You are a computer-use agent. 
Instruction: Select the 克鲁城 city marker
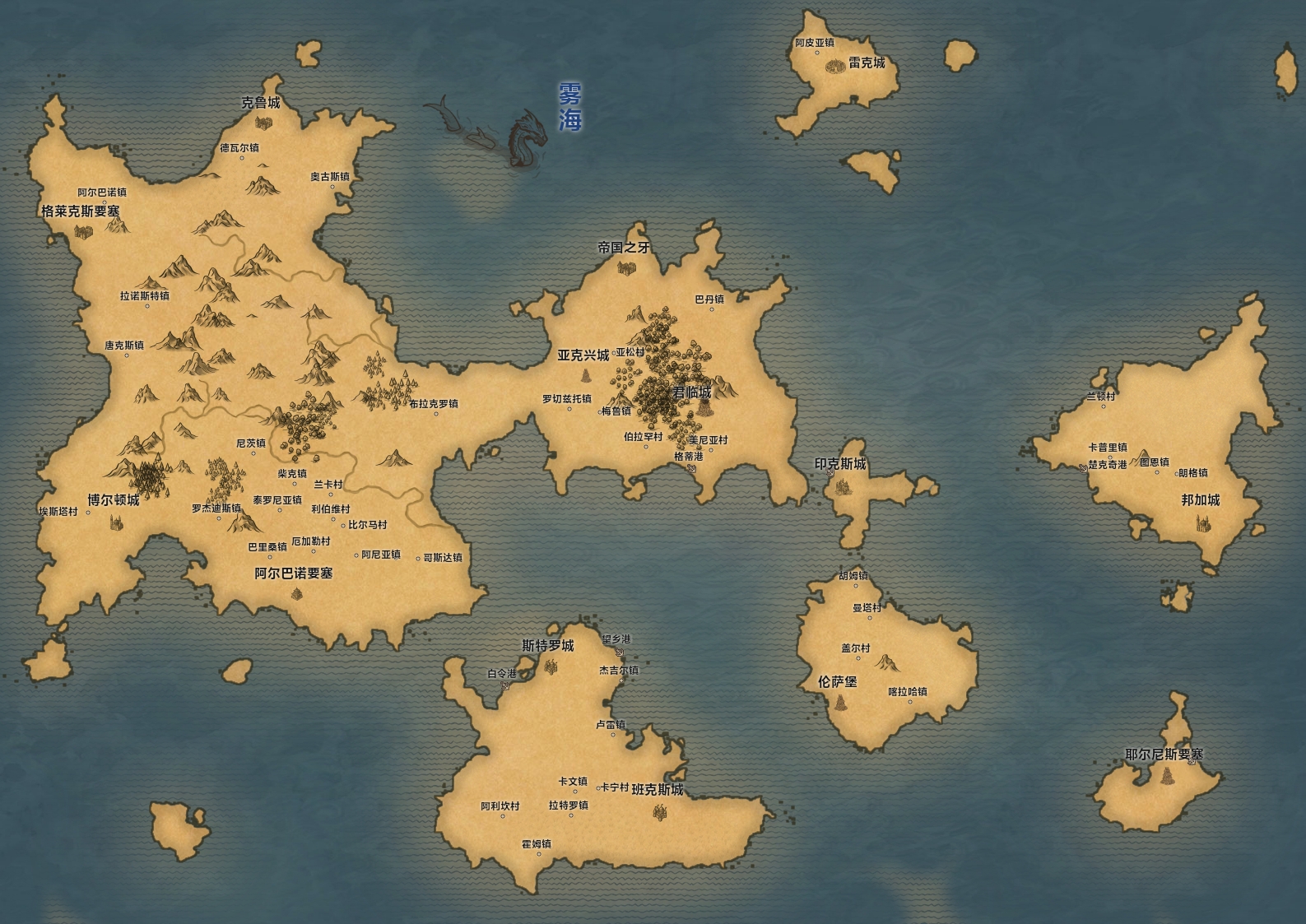(263, 123)
